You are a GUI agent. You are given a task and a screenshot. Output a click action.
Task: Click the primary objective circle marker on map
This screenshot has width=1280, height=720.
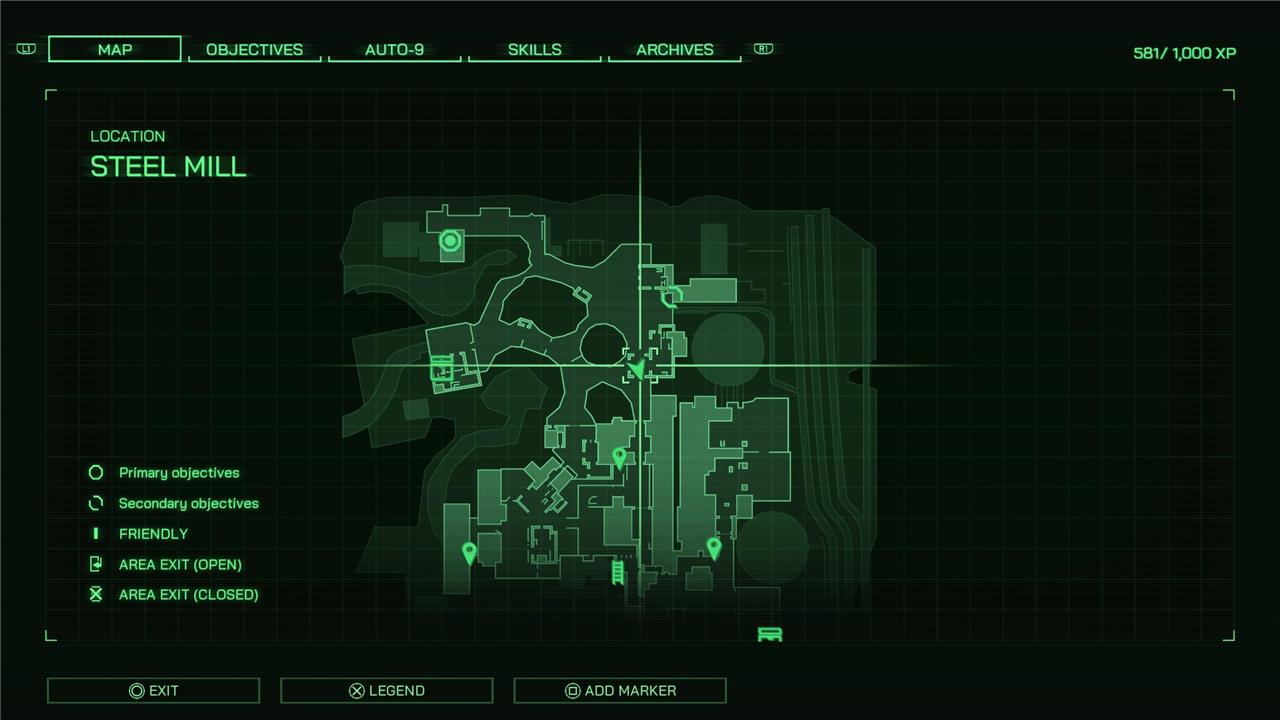[x=450, y=240]
